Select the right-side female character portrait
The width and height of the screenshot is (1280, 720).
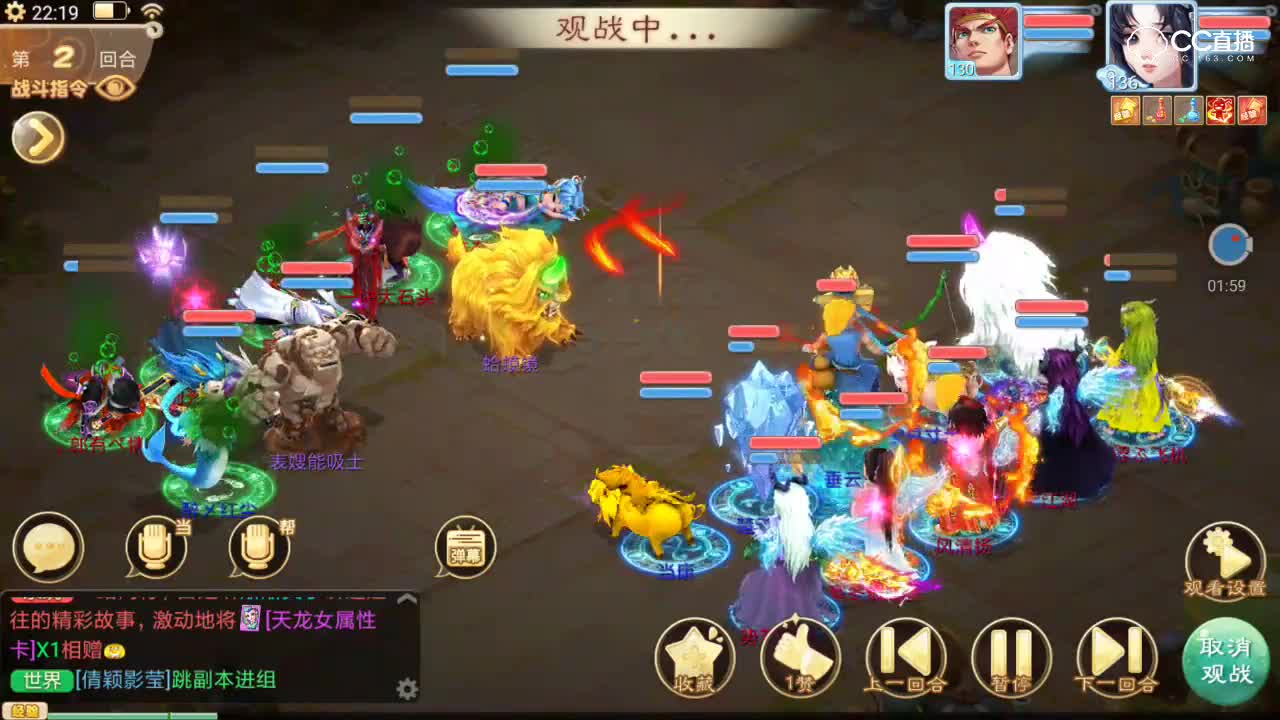click(x=1152, y=43)
